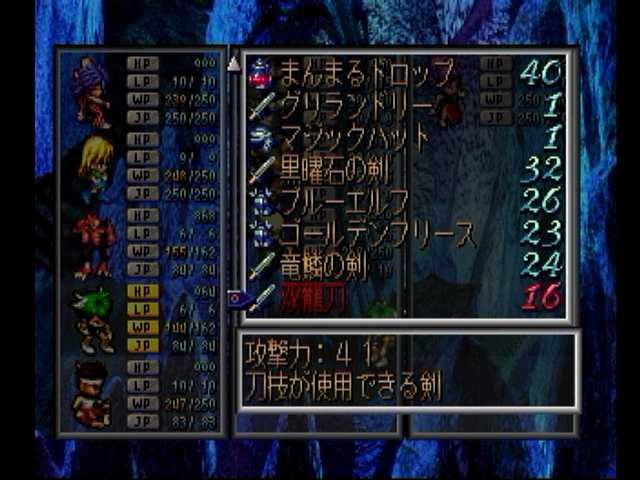
Task: Choose the blonde-haired party member portrait
Action: point(94,167)
